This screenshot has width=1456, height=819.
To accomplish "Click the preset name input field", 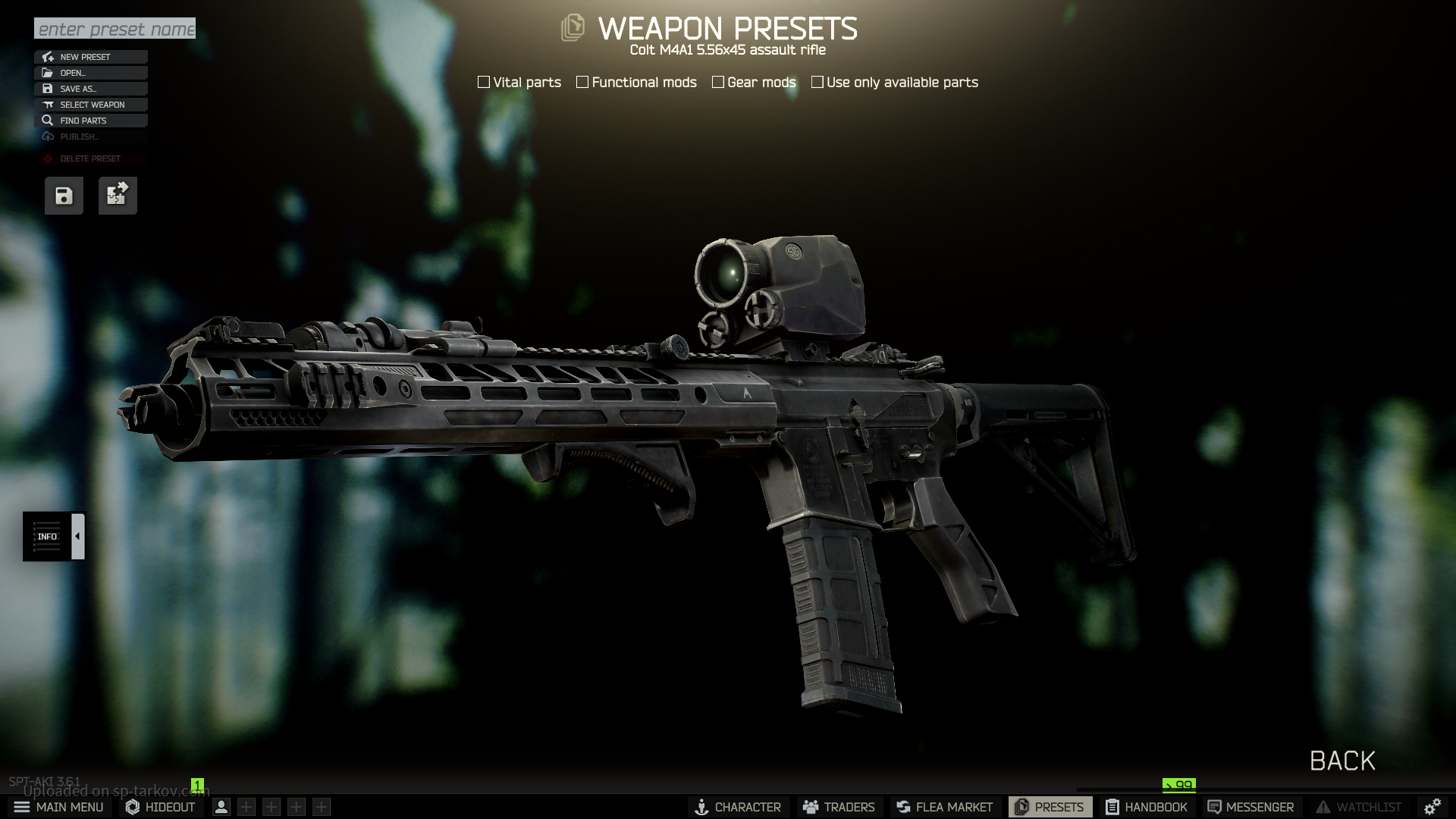I will click(x=115, y=29).
